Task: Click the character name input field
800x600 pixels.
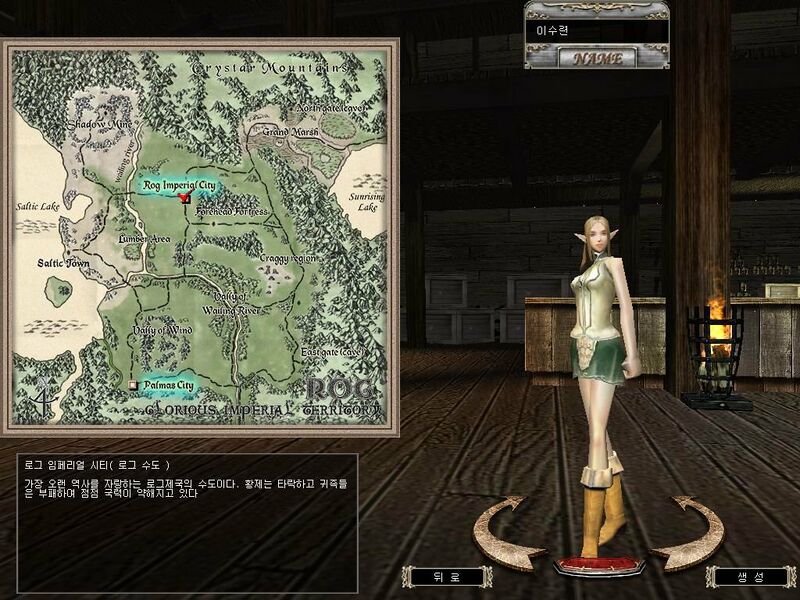Action: (x=597, y=31)
